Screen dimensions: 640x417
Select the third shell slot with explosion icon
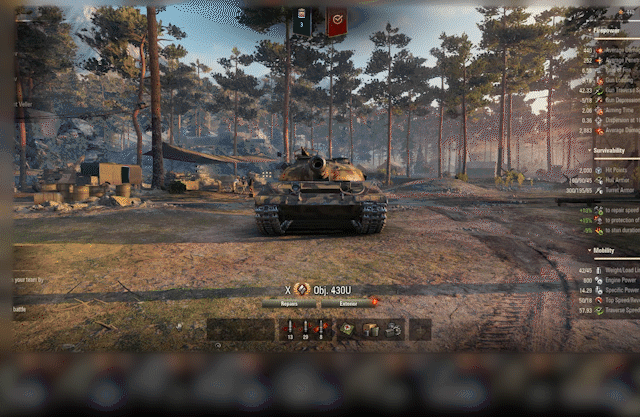[x=321, y=329]
